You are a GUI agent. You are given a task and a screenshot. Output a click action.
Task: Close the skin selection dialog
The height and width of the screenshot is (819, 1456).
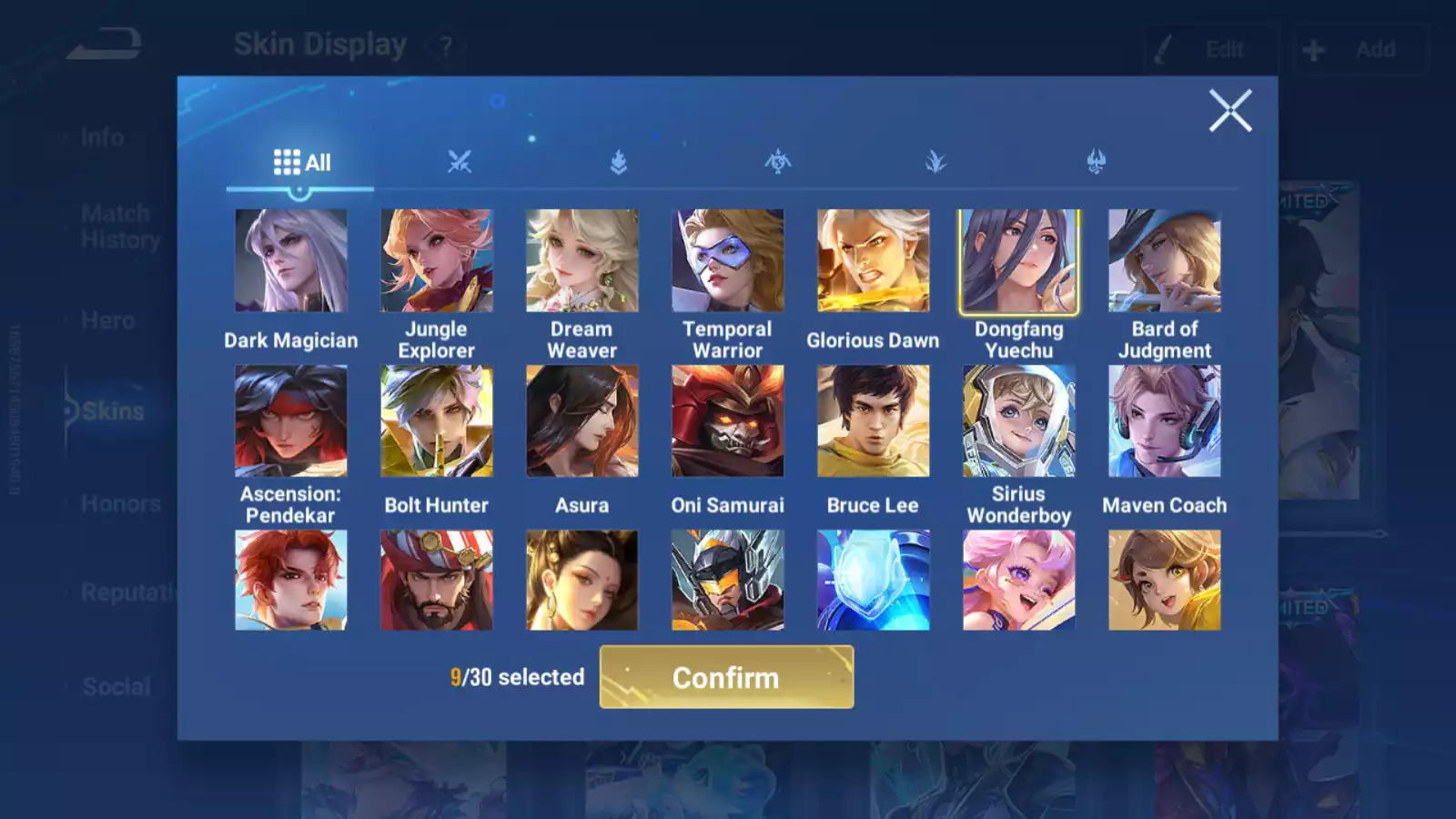(1230, 111)
